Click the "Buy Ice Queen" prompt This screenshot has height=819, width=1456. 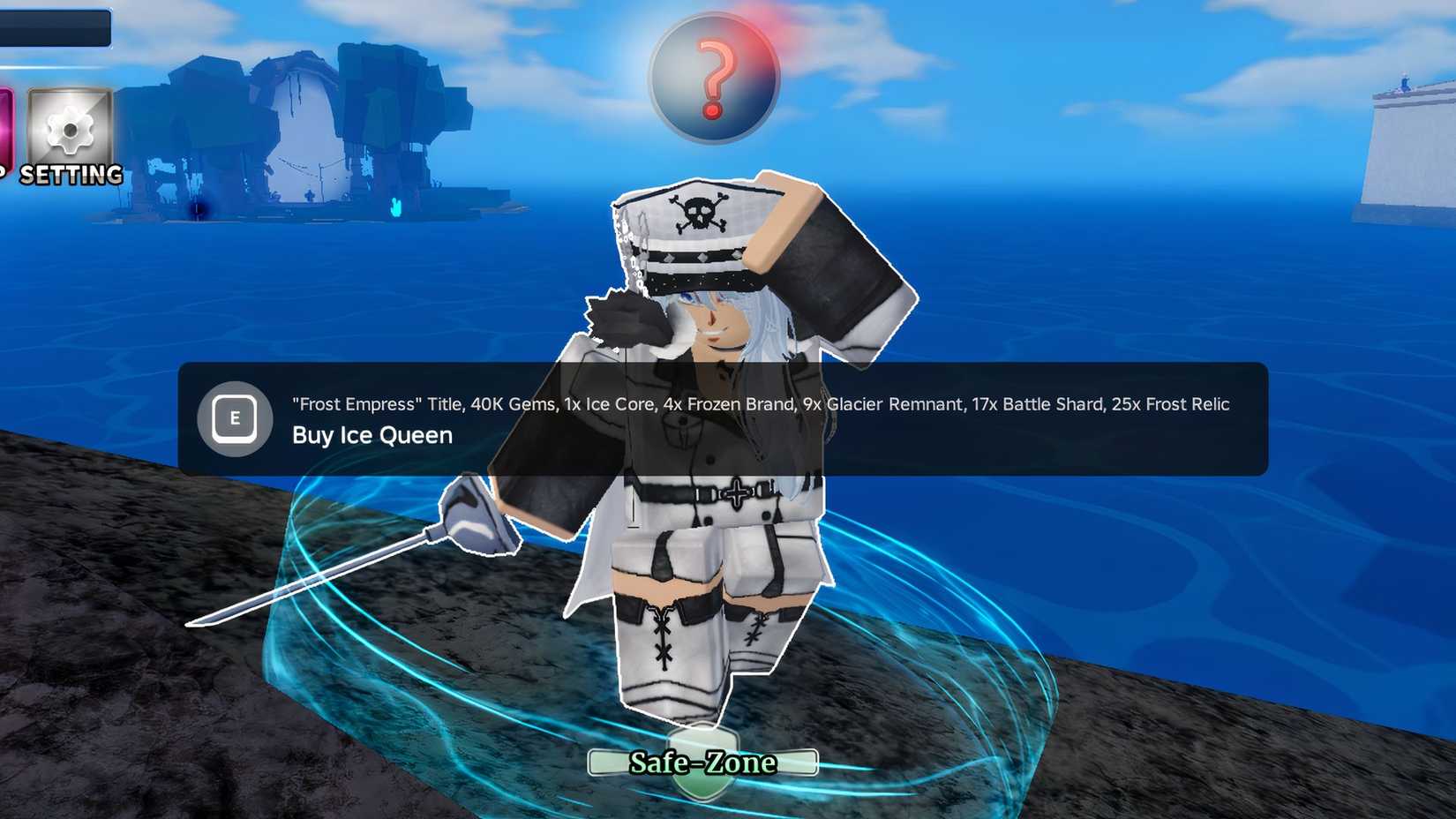click(371, 435)
